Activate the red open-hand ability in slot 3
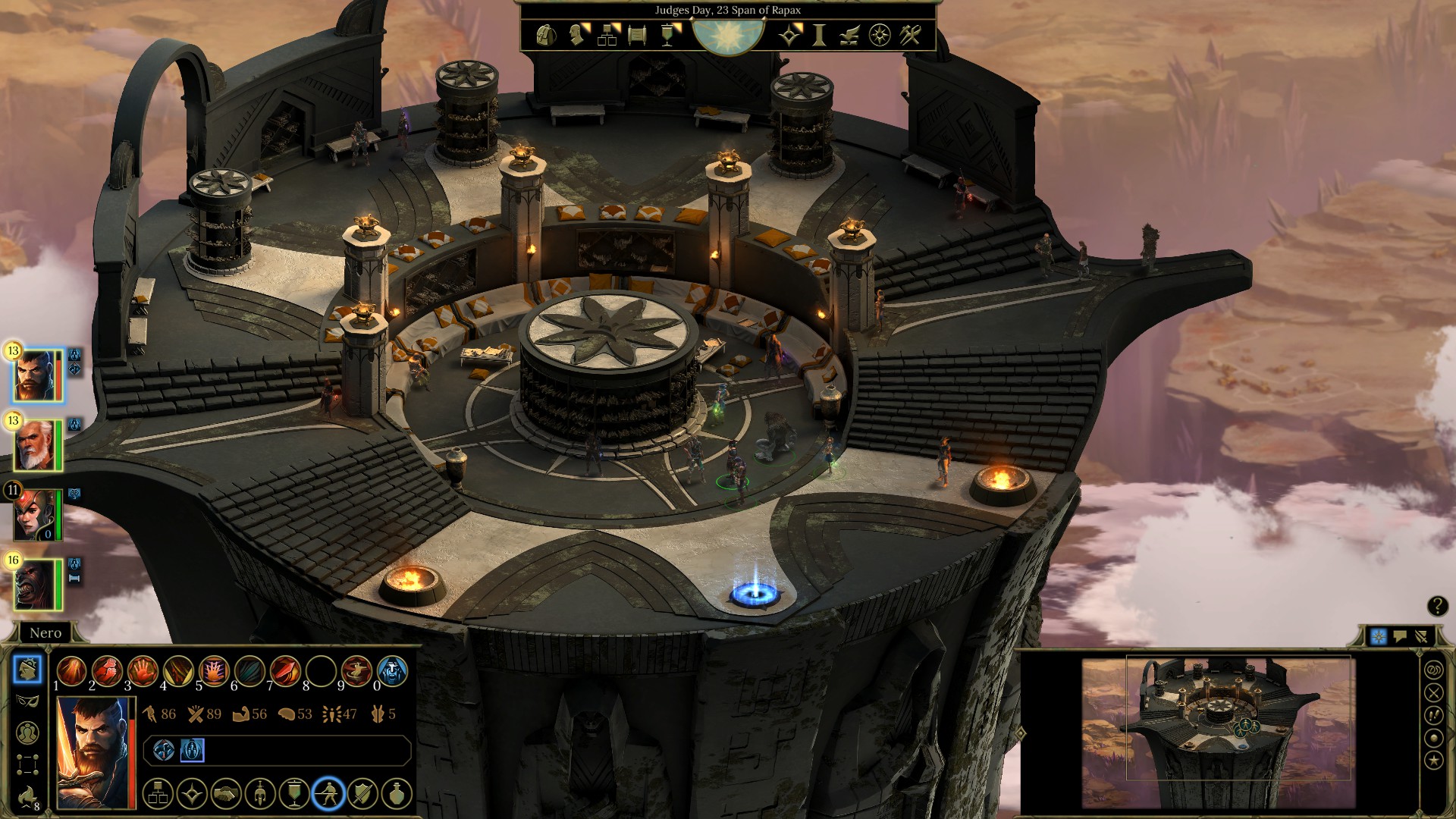1456x819 pixels. click(x=143, y=671)
